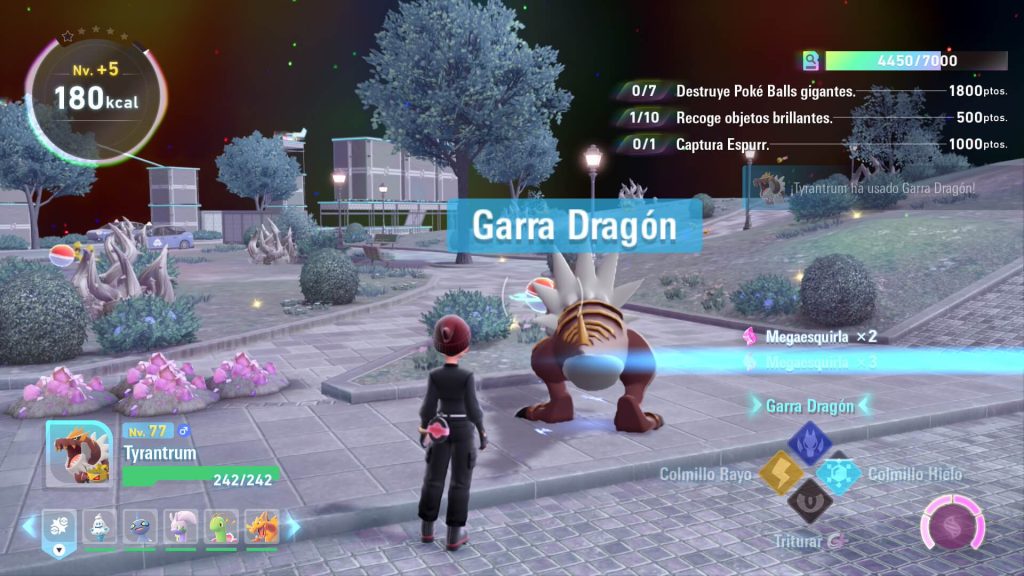Use the Garra Dragón dragon move icon

coord(810,442)
